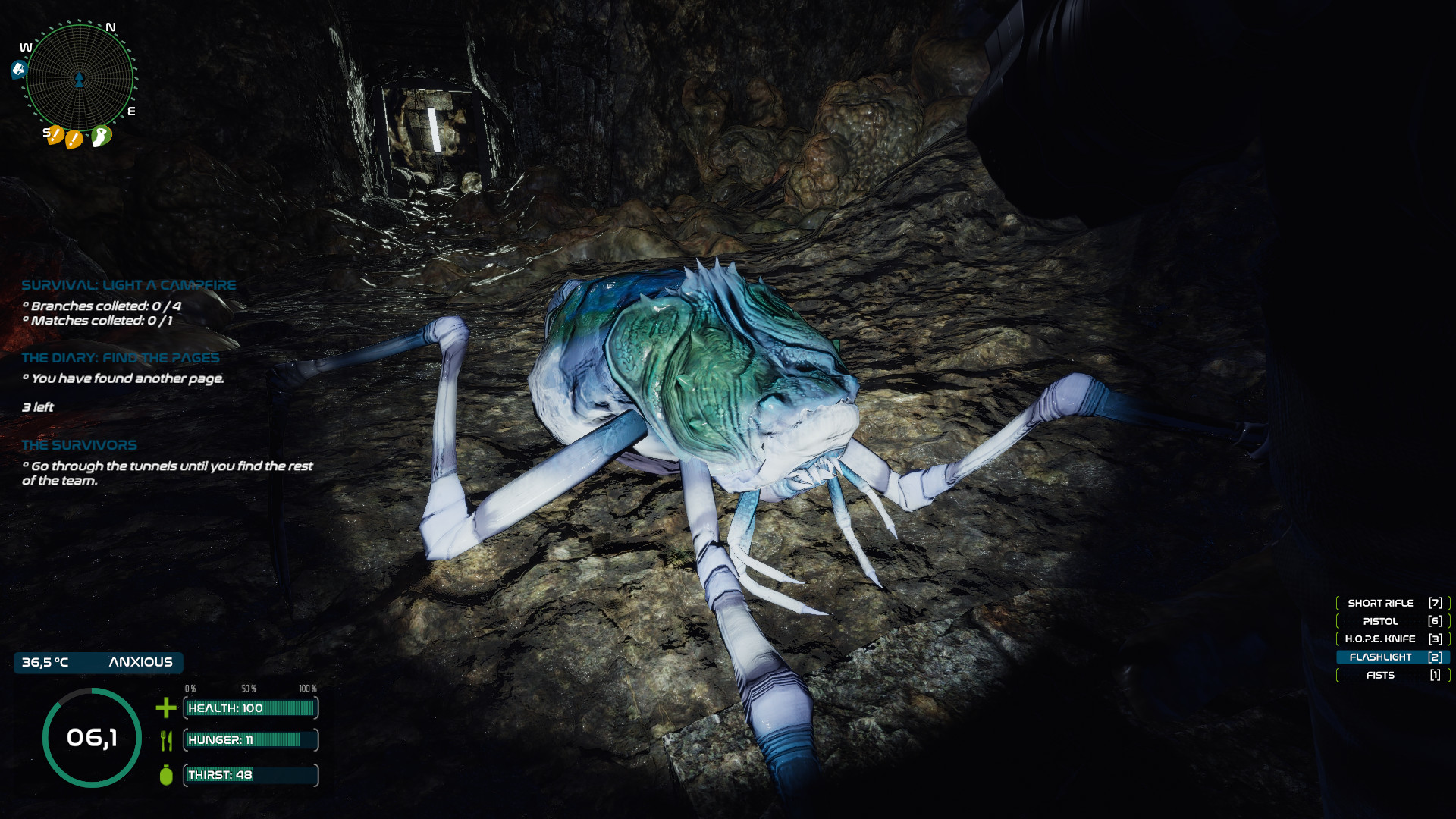The width and height of the screenshot is (1456, 819).
Task: Open the Survival: Light a Campfire objective
Action: click(x=129, y=285)
